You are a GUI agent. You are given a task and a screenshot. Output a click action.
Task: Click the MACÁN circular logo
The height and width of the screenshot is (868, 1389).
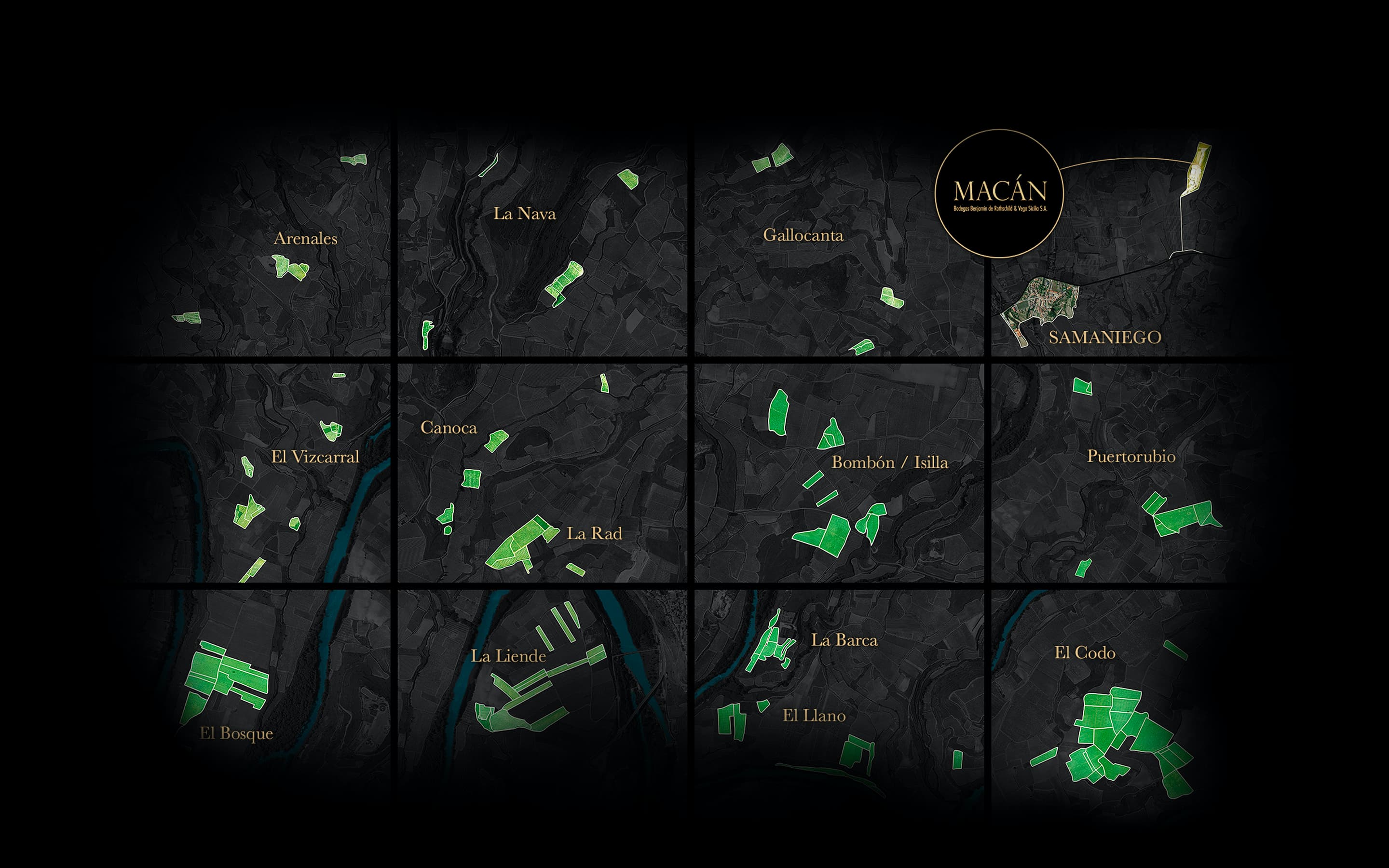[x=999, y=193]
